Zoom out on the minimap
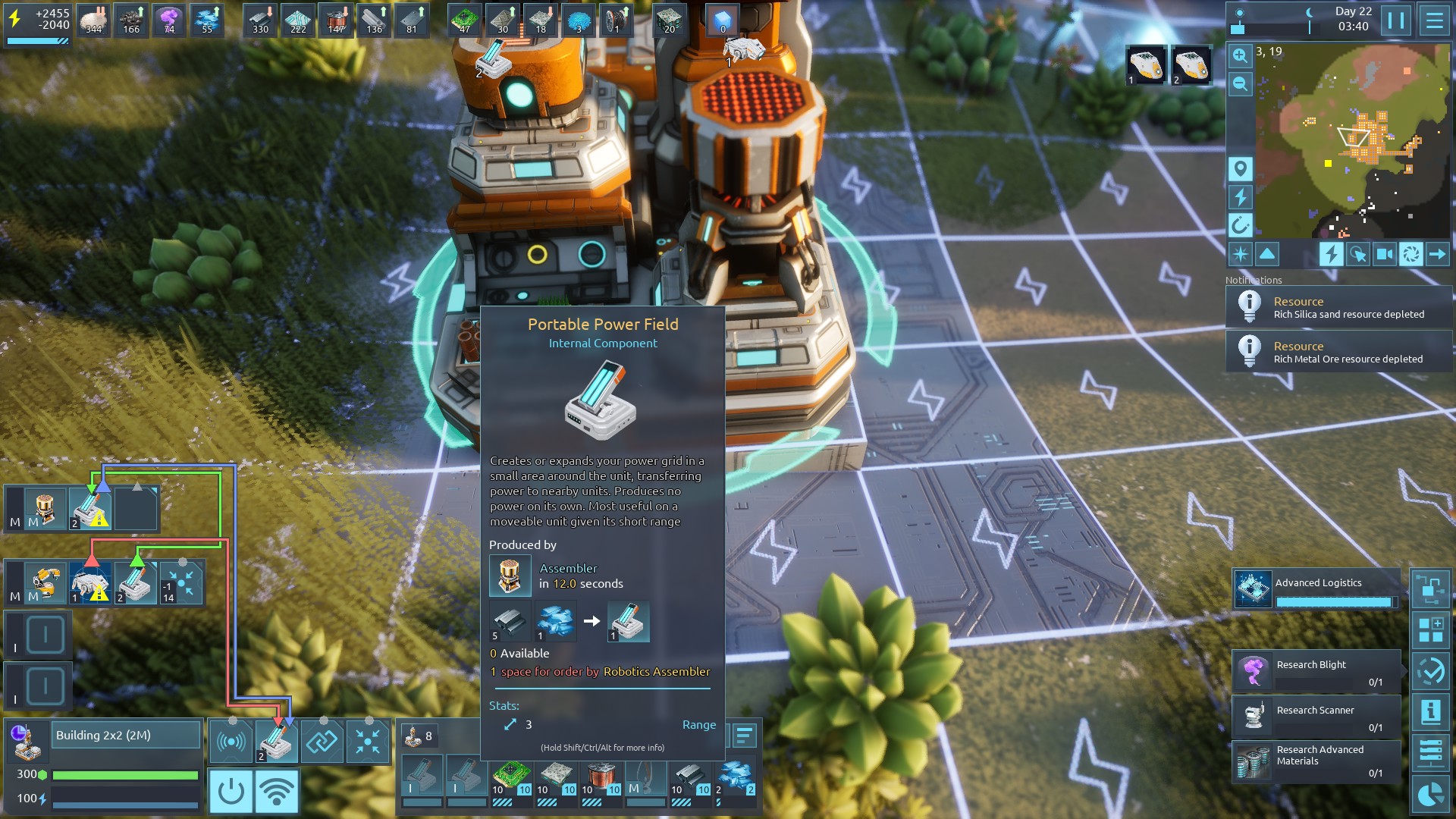This screenshot has height=819, width=1456. pyautogui.click(x=1240, y=83)
